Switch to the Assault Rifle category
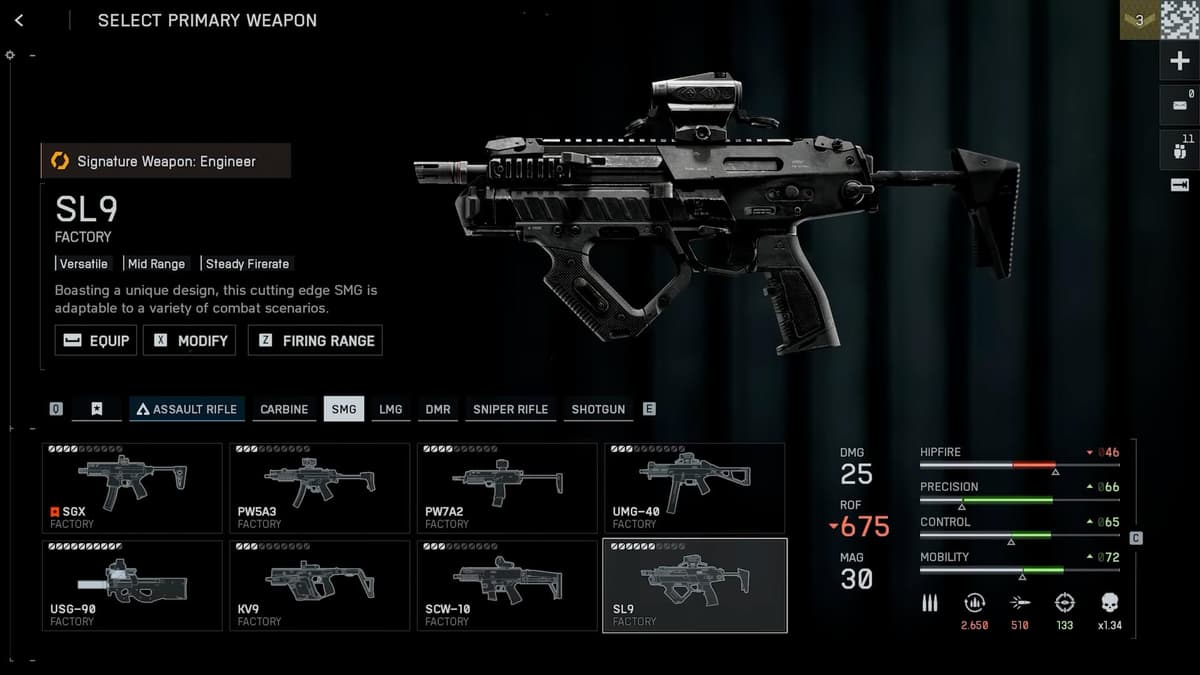This screenshot has width=1200, height=675. [187, 409]
